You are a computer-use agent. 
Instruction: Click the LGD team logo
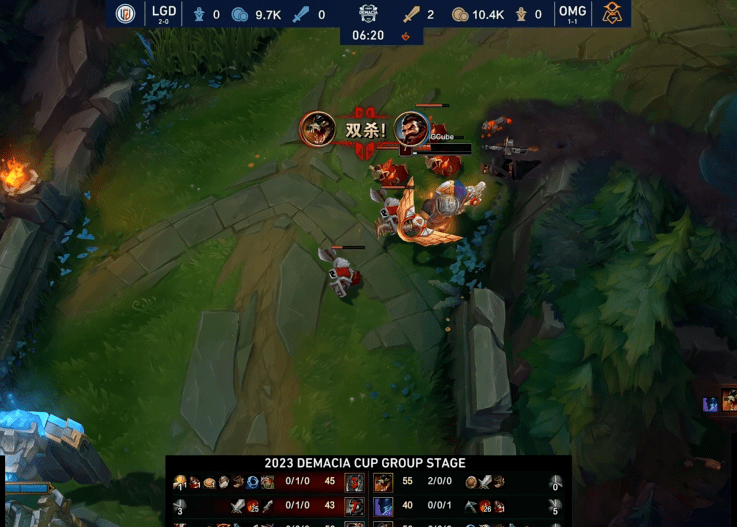click(x=125, y=13)
